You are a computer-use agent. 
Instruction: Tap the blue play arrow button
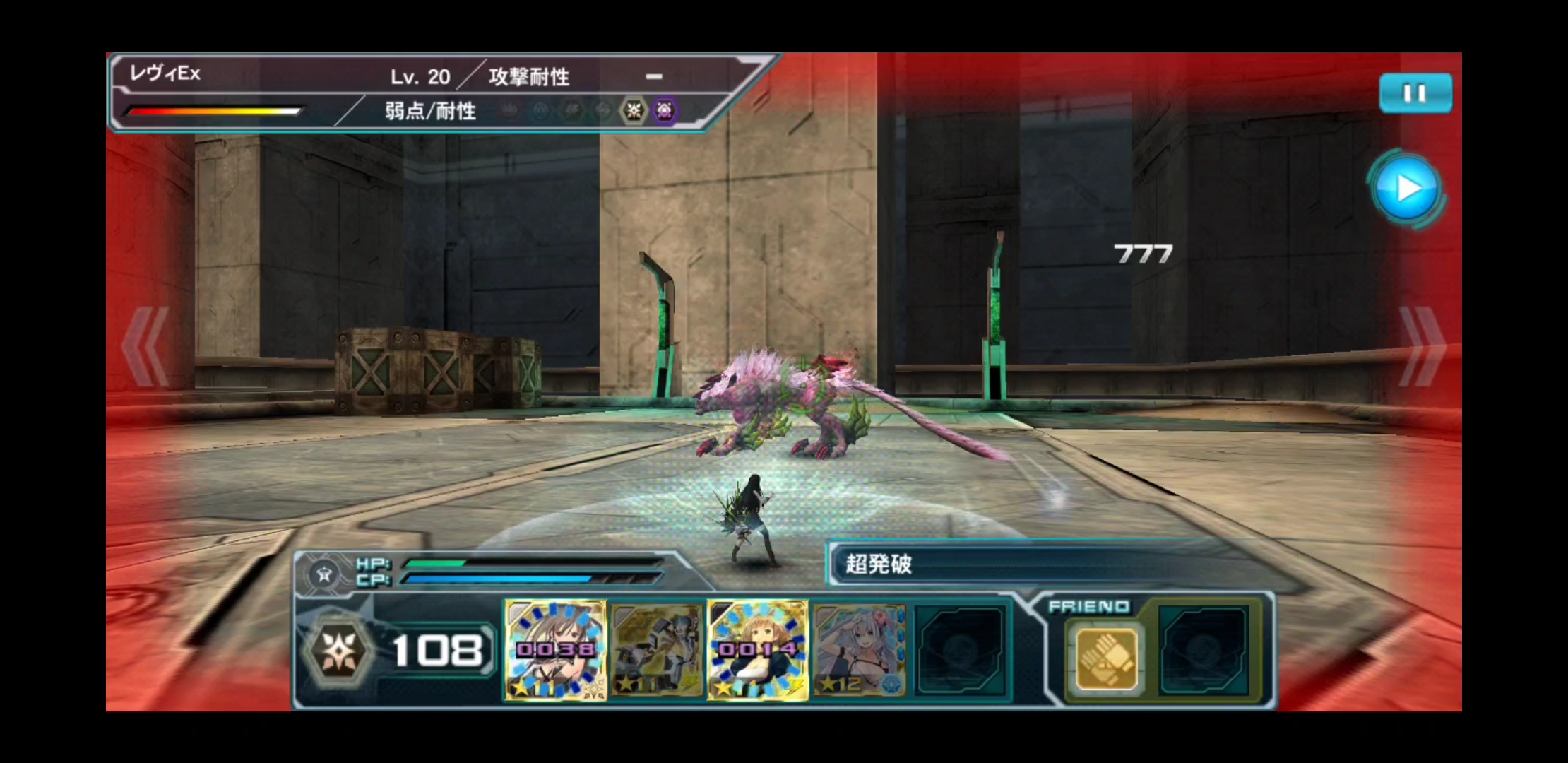pos(1407,189)
